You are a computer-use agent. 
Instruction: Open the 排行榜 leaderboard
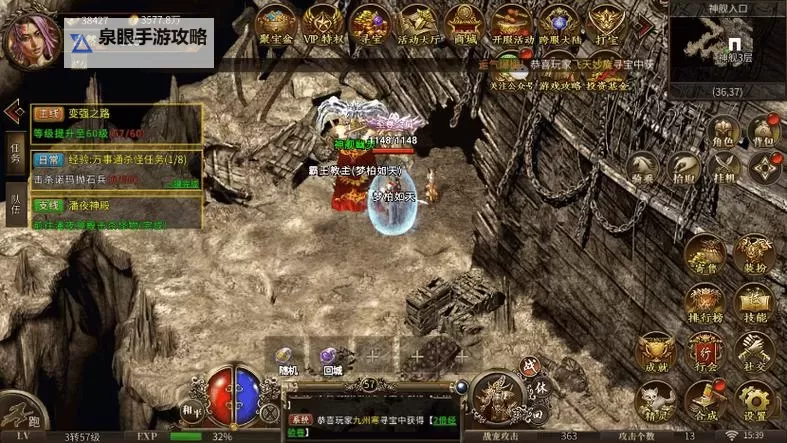pos(706,304)
